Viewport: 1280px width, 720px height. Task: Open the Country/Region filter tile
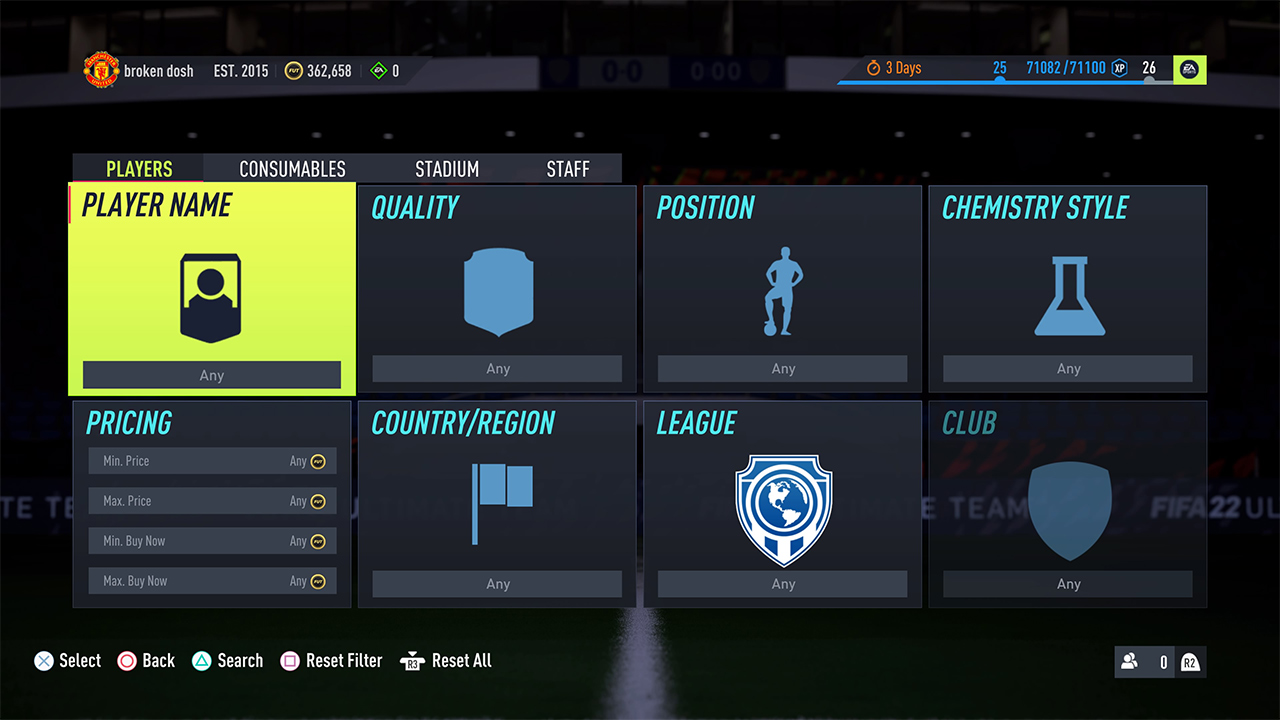[497, 504]
